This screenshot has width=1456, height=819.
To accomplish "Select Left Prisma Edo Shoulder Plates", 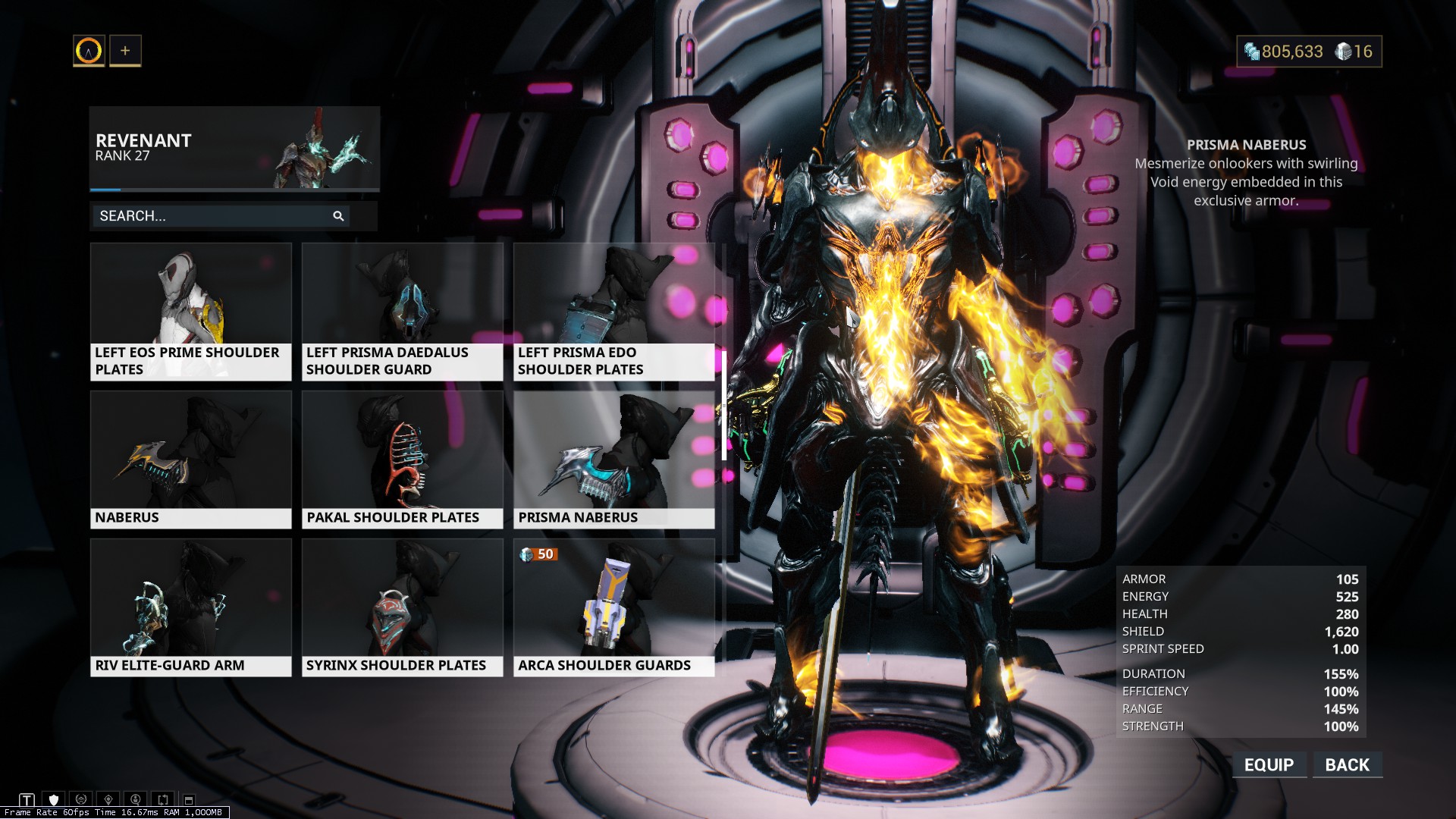I will [x=613, y=311].
